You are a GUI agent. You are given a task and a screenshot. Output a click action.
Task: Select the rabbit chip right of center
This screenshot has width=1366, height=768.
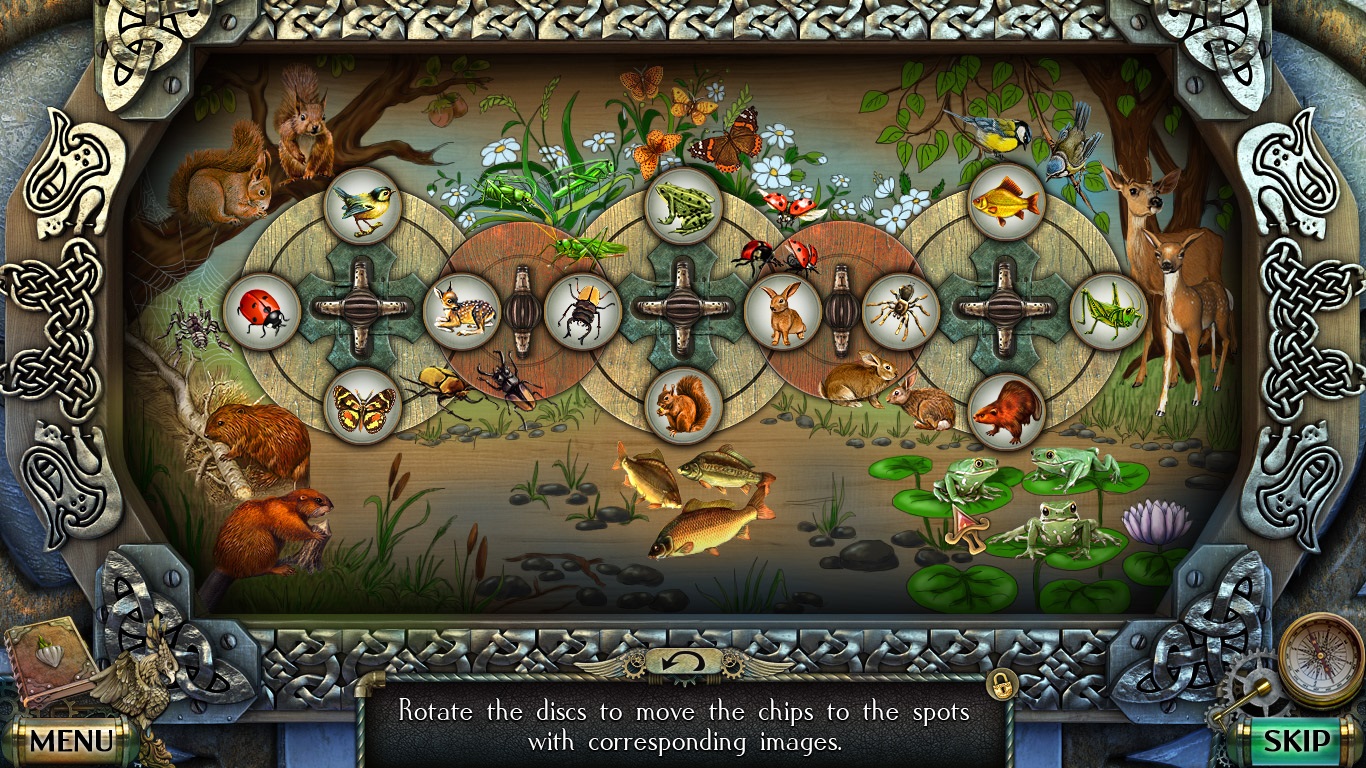tap(786, 312)
